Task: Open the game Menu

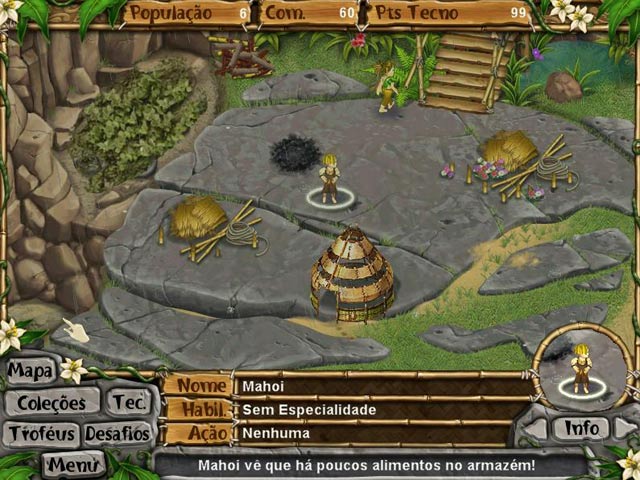Action: click(72, 464)
